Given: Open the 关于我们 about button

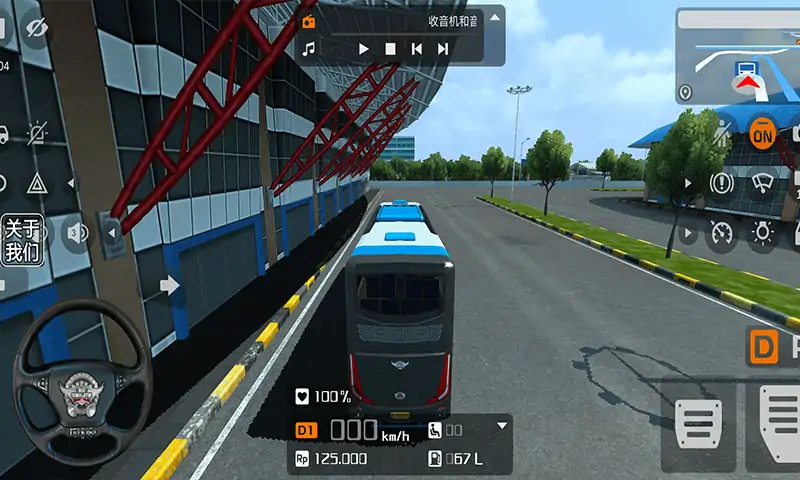Looking at the screenshot, I should (x=22, y=240).
